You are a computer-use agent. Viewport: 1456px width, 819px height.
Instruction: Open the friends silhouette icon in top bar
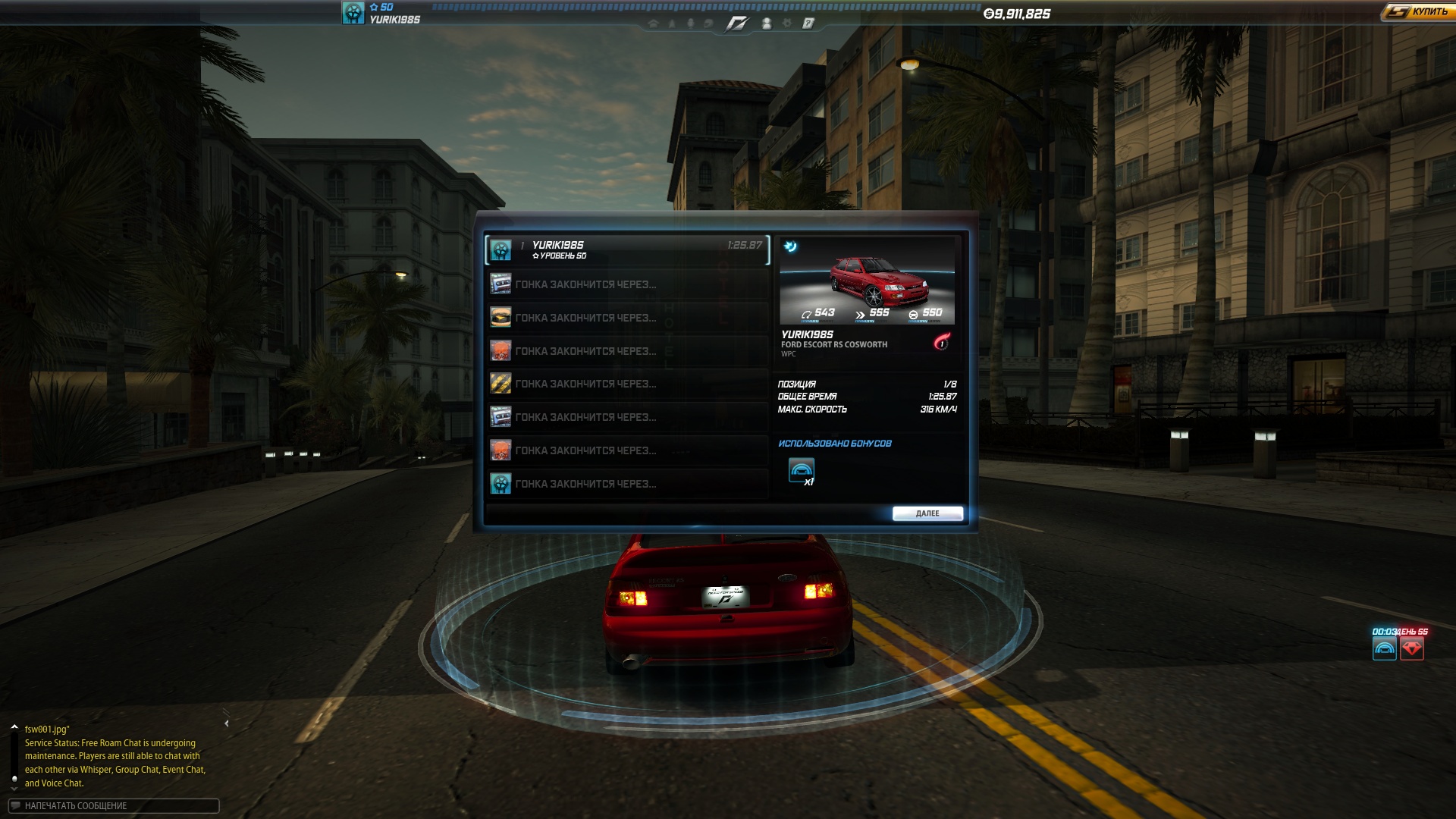coord(767,24)
